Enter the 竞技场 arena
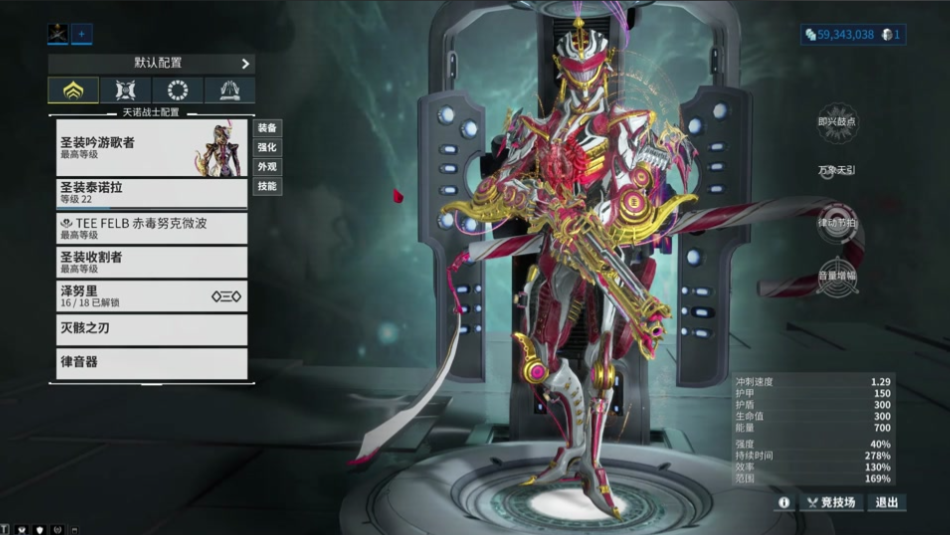The height and width of the screenshot is (535, 950). [x=831, y=502]
